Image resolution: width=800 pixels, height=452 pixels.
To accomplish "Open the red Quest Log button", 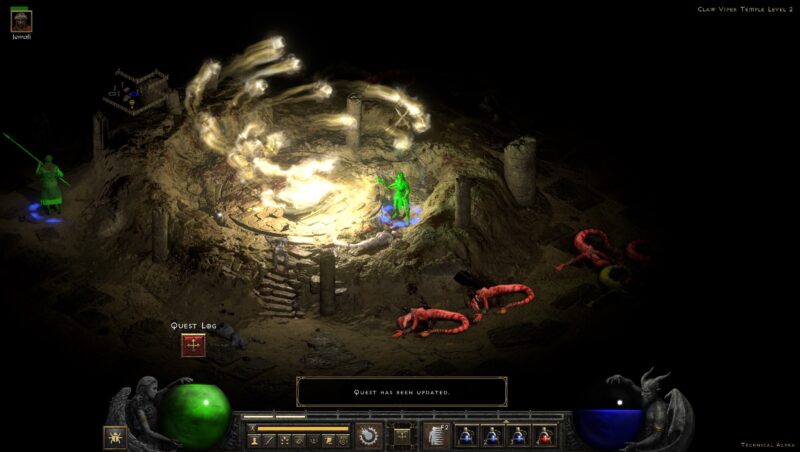I will click(x=193, y=345).
